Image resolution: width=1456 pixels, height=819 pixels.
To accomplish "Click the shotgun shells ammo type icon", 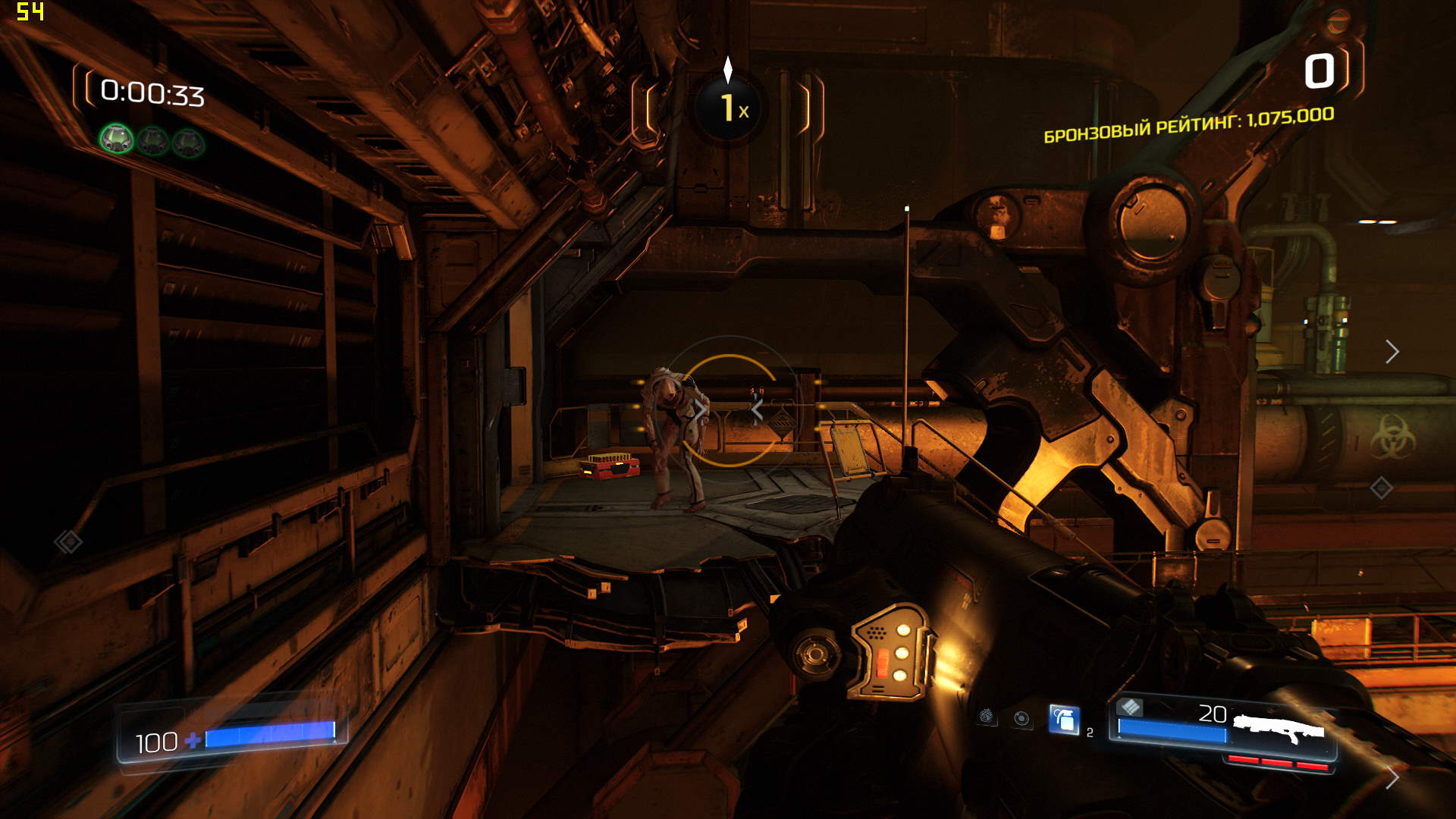I will click(1130, 707).
